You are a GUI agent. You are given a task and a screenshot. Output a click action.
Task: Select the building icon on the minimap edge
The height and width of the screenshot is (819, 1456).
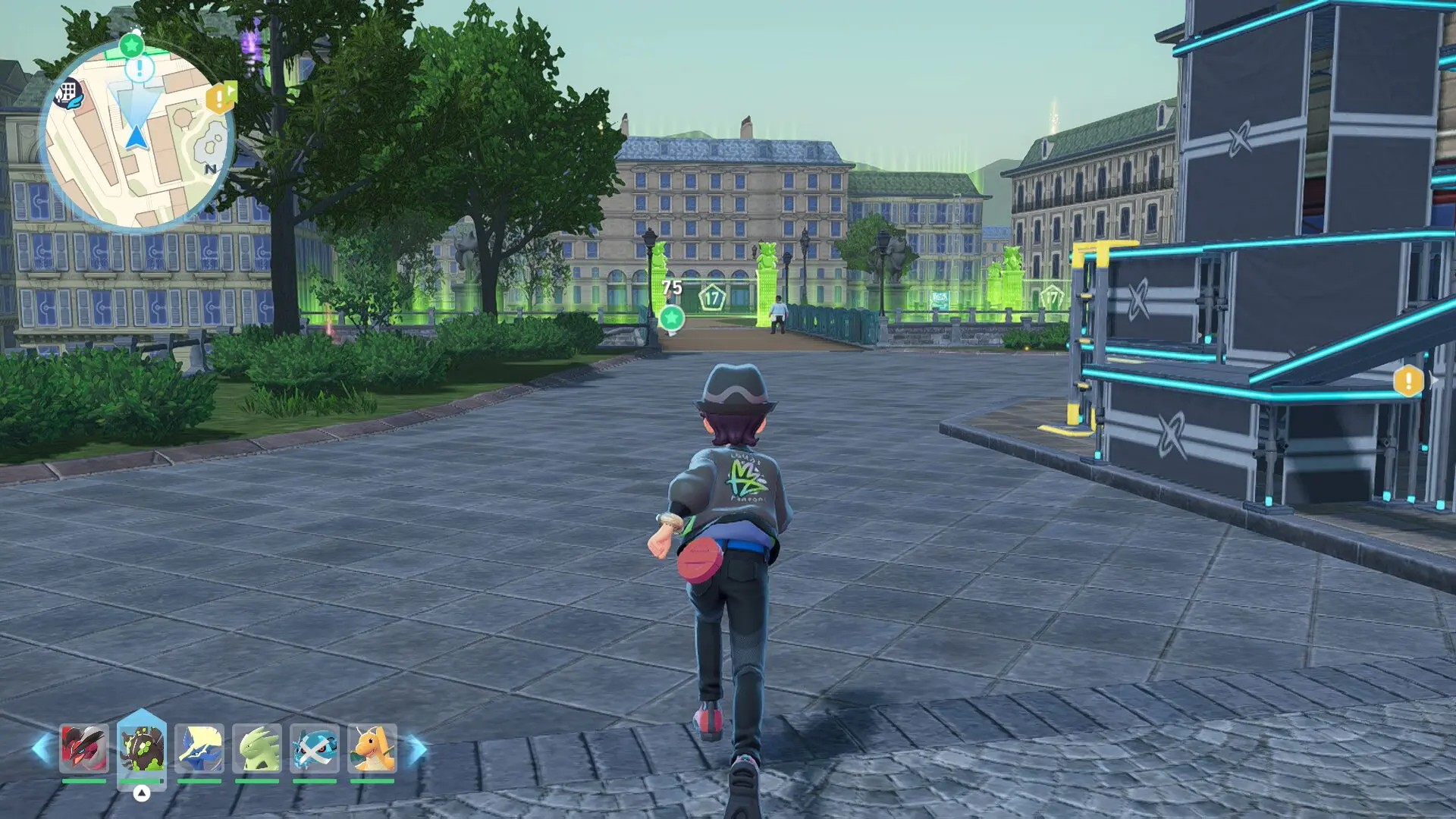(x=69, y=93)
